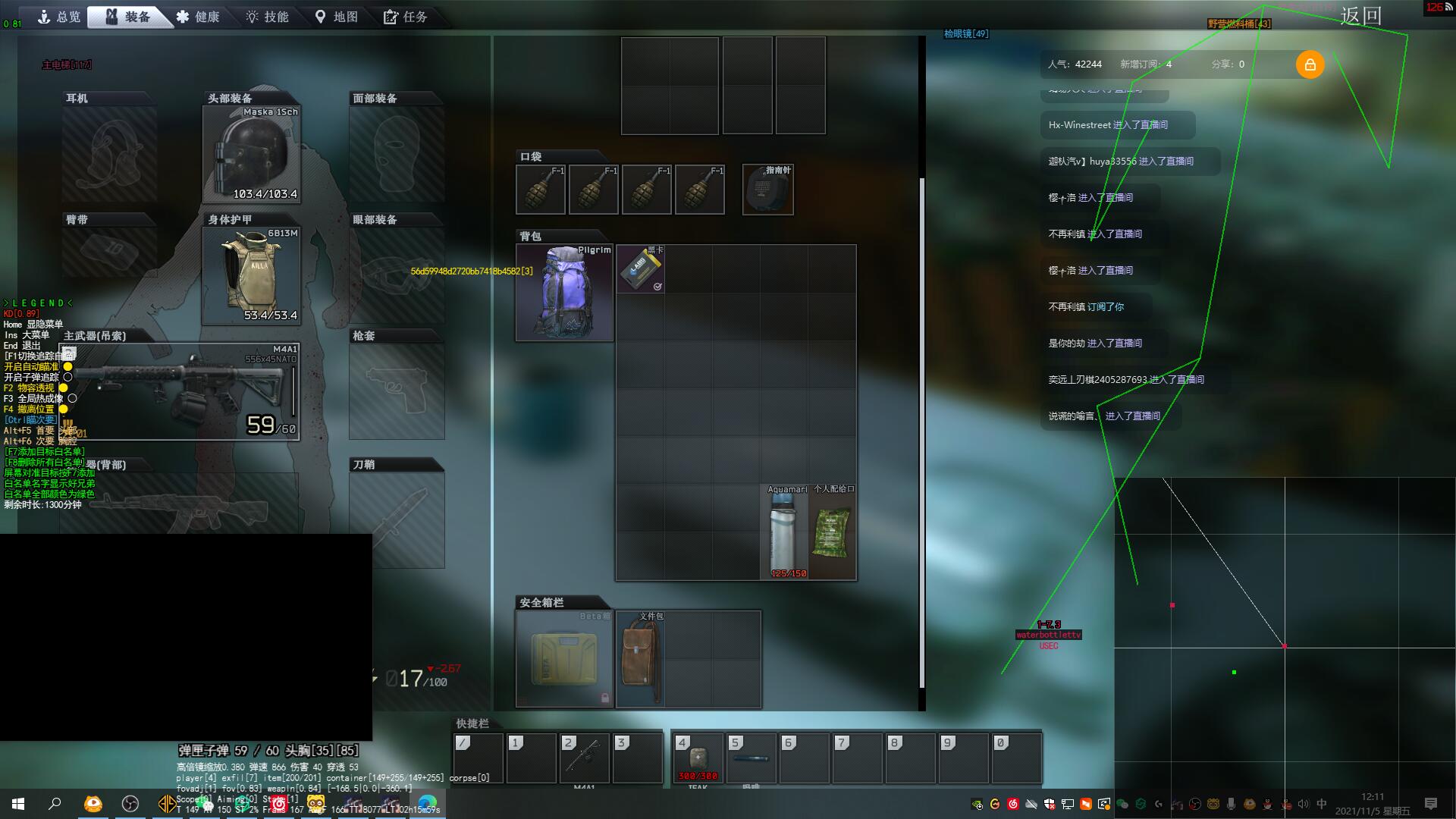Viewport: 1456px width, 819px height.
Task: Select the Beta secure container
Action: pos(564,659)
